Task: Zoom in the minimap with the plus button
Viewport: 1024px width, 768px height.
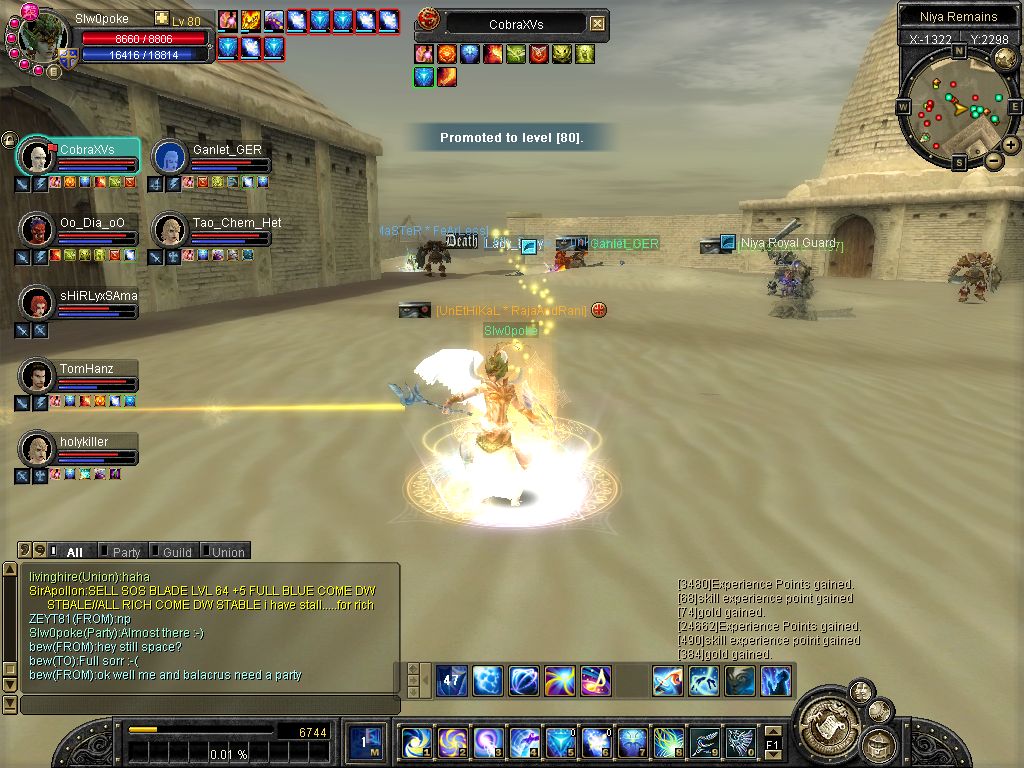Action: (1011, 145)
